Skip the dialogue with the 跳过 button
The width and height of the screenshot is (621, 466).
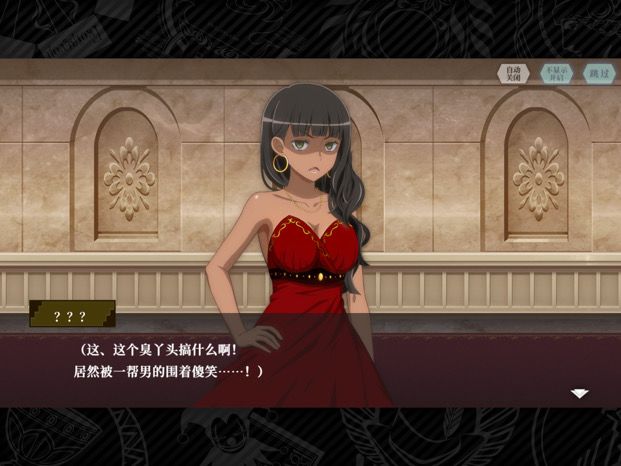[x=598, y=74]
